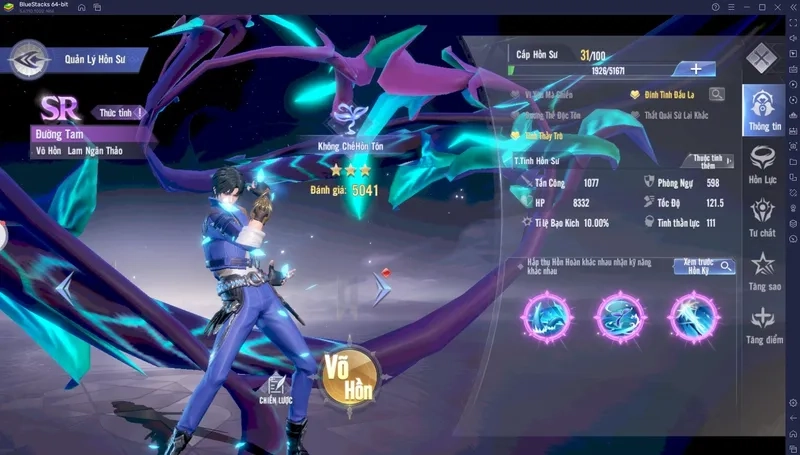The image size is (800, 455).
Task: Open the Thức tỉnh awakening info
Action: pyautogui.click(x=121, y=112)
